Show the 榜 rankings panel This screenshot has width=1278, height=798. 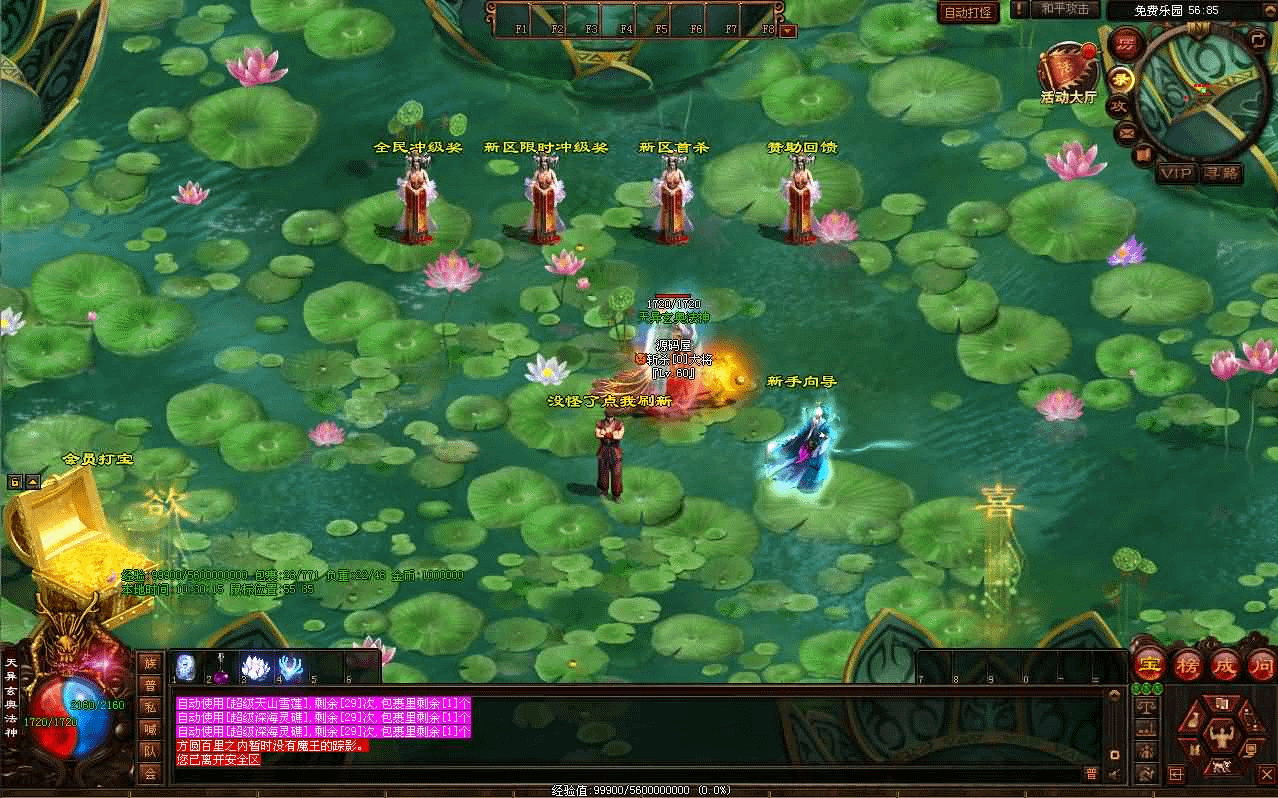click(x=1187, y=665)
